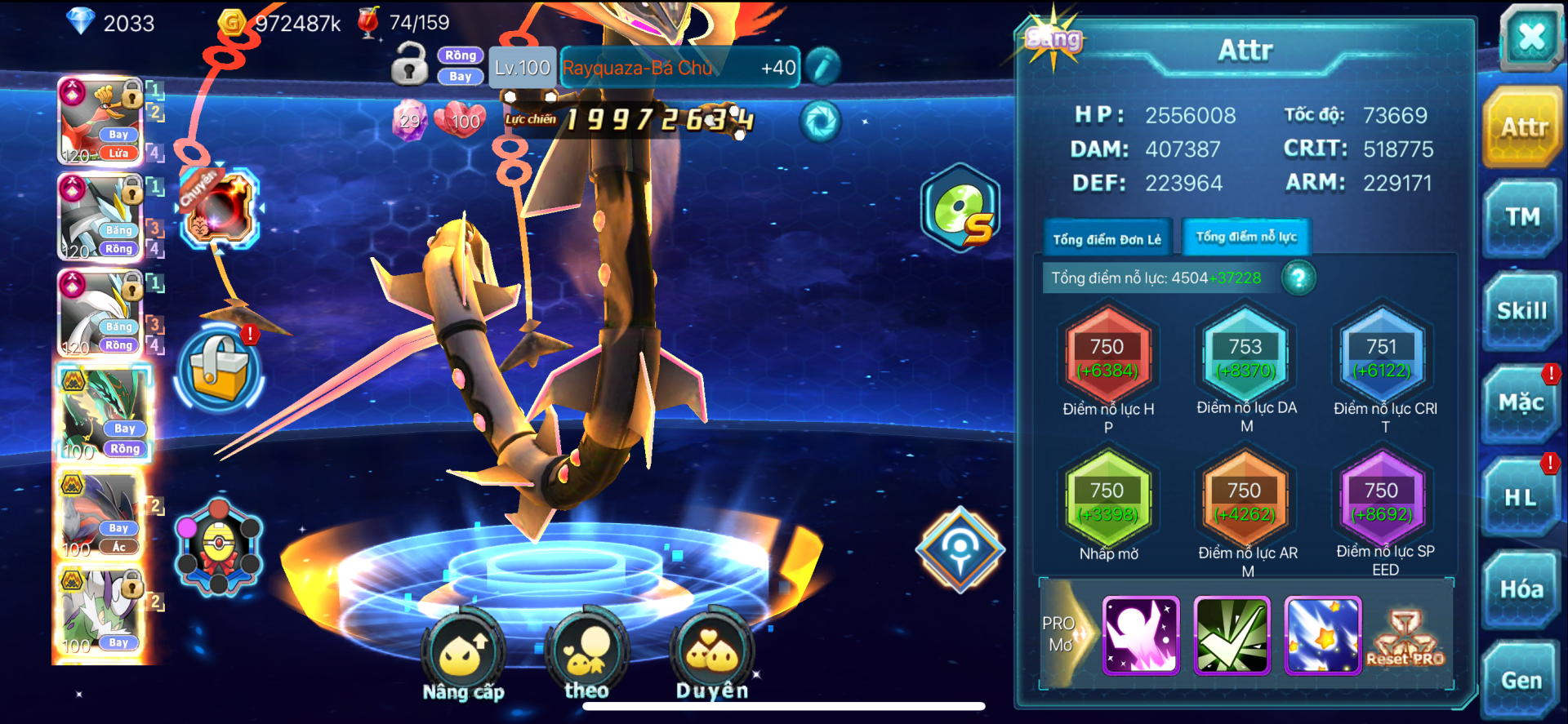The width and height of the screenshot is (1568, 724).
Task: Choose the SPEED effort point purple hexagon
Action: (1381, 501)
